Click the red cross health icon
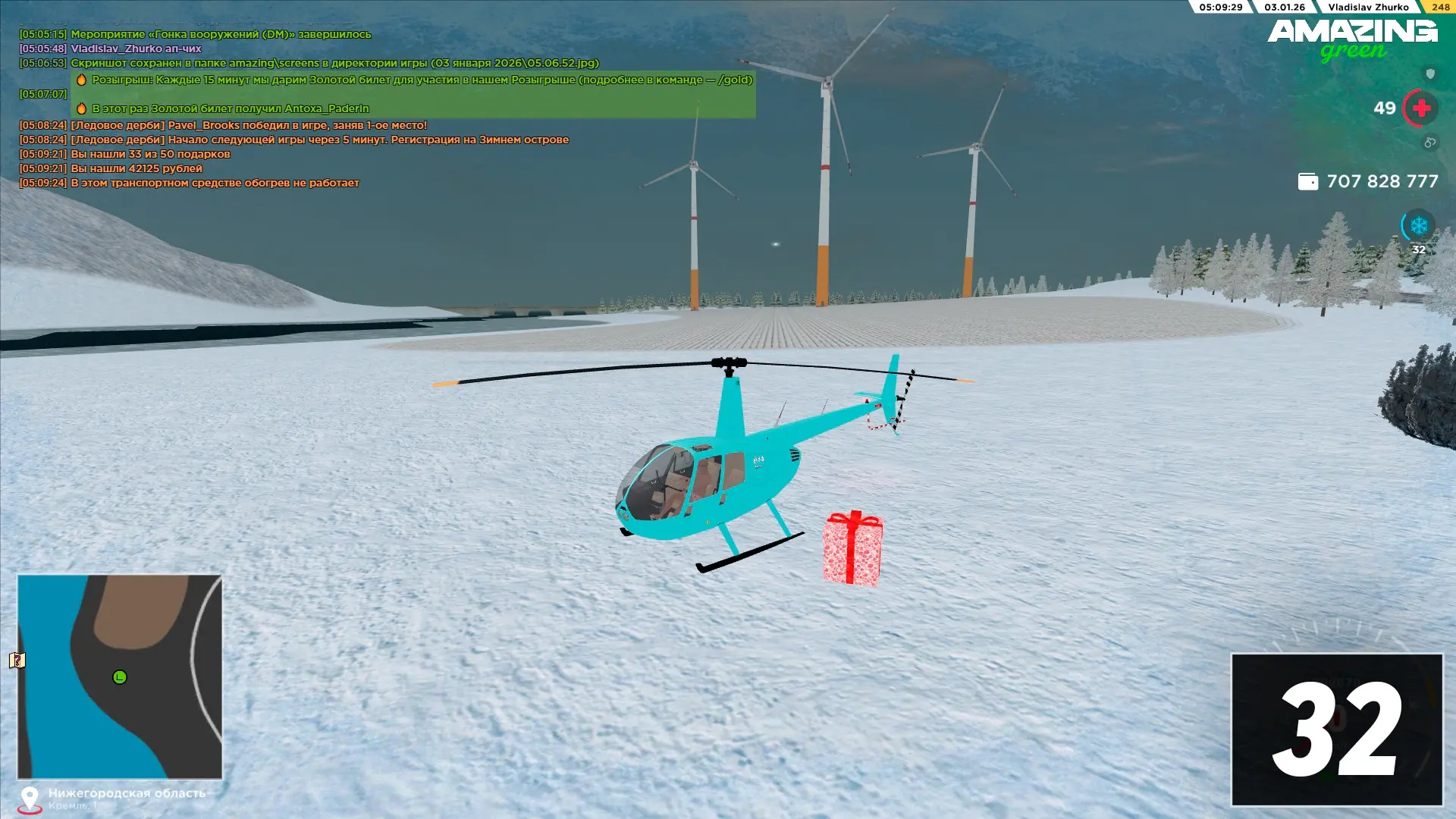Image resolution: width=1456 pixels, height=819 pixels. (x=1421, y=108)
